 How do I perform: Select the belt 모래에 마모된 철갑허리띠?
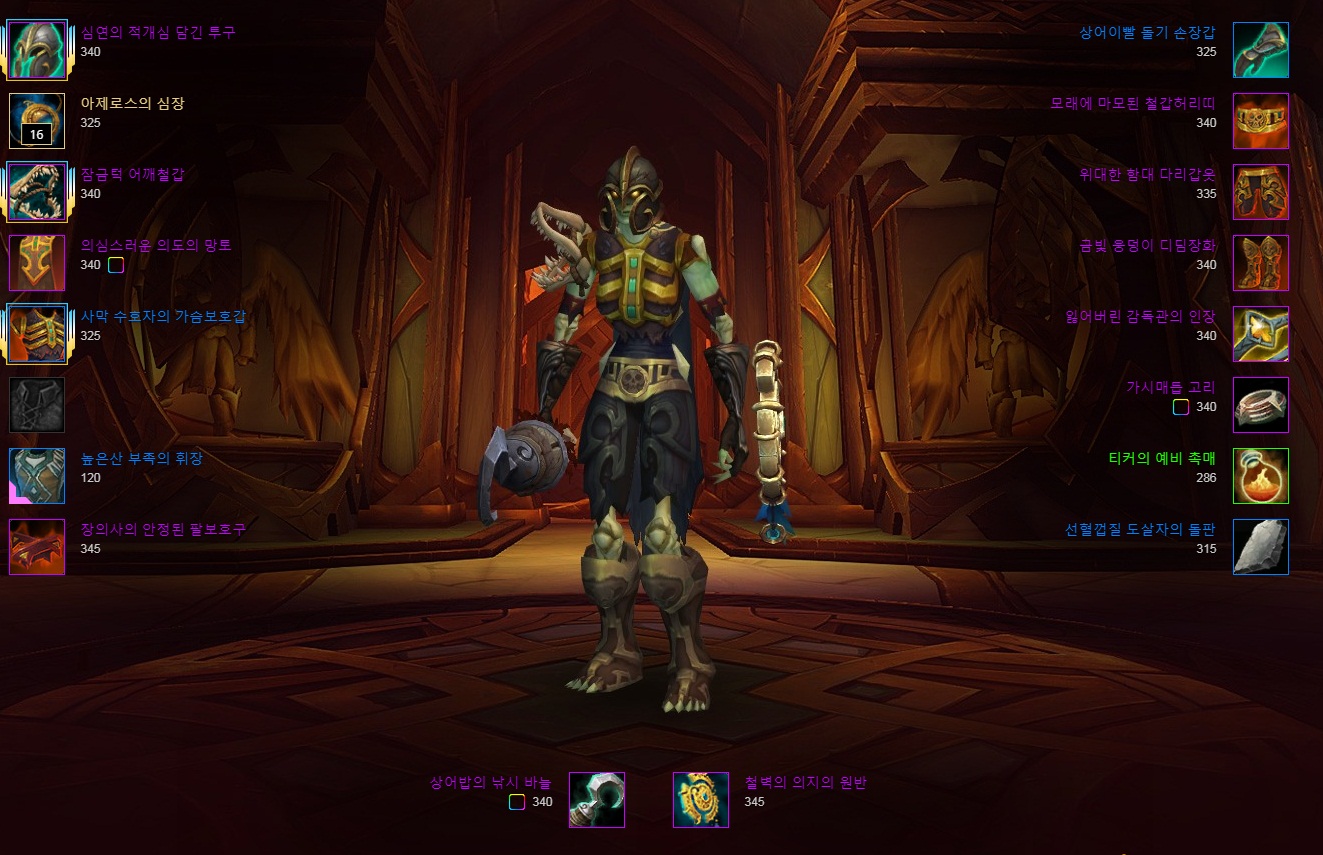pyautogui.click(x=1260, y=121)
